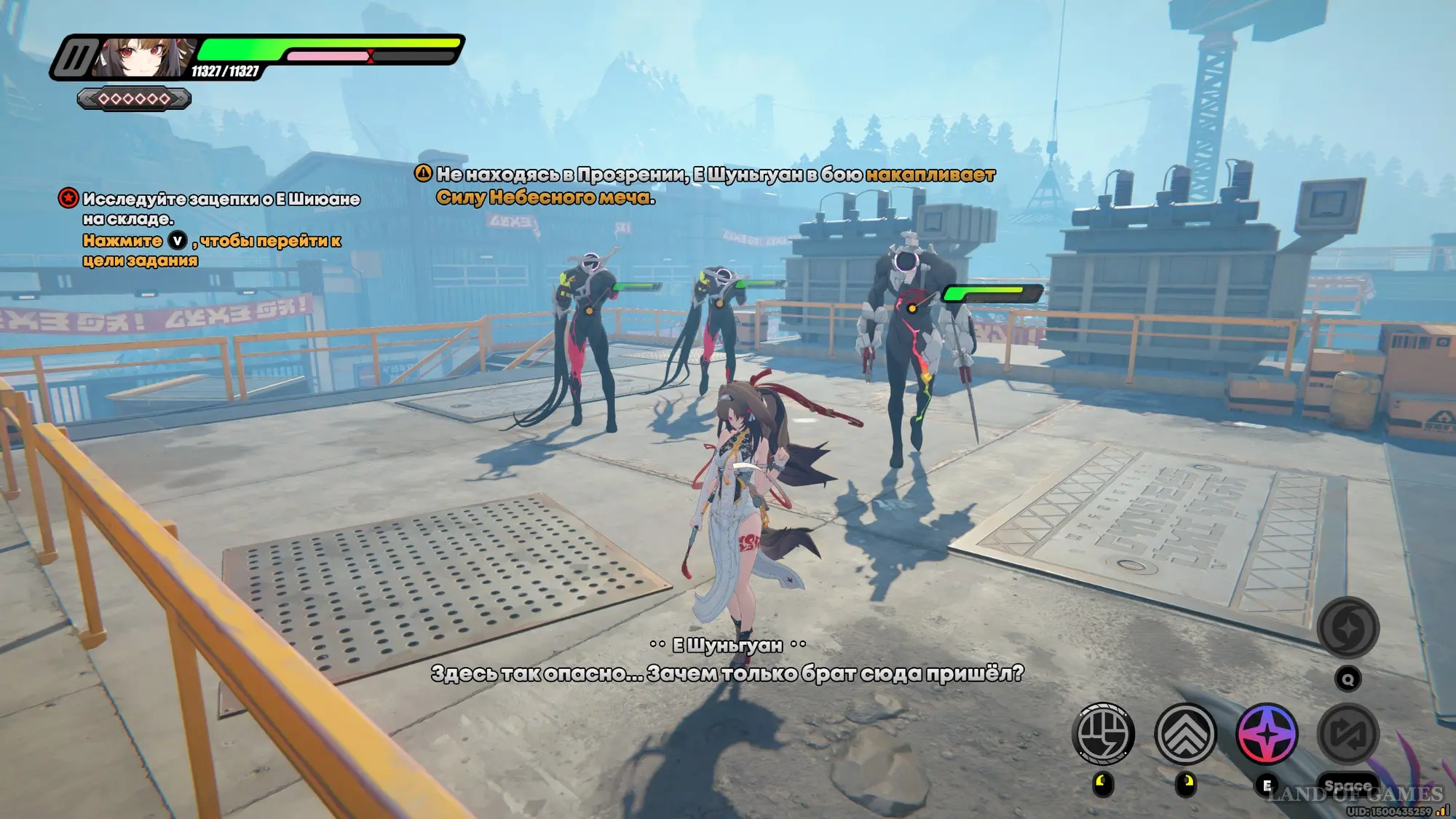Activate the double-chevron dodge icon
Screen dimensions: 1456x819
click(x=1185, y=734)
